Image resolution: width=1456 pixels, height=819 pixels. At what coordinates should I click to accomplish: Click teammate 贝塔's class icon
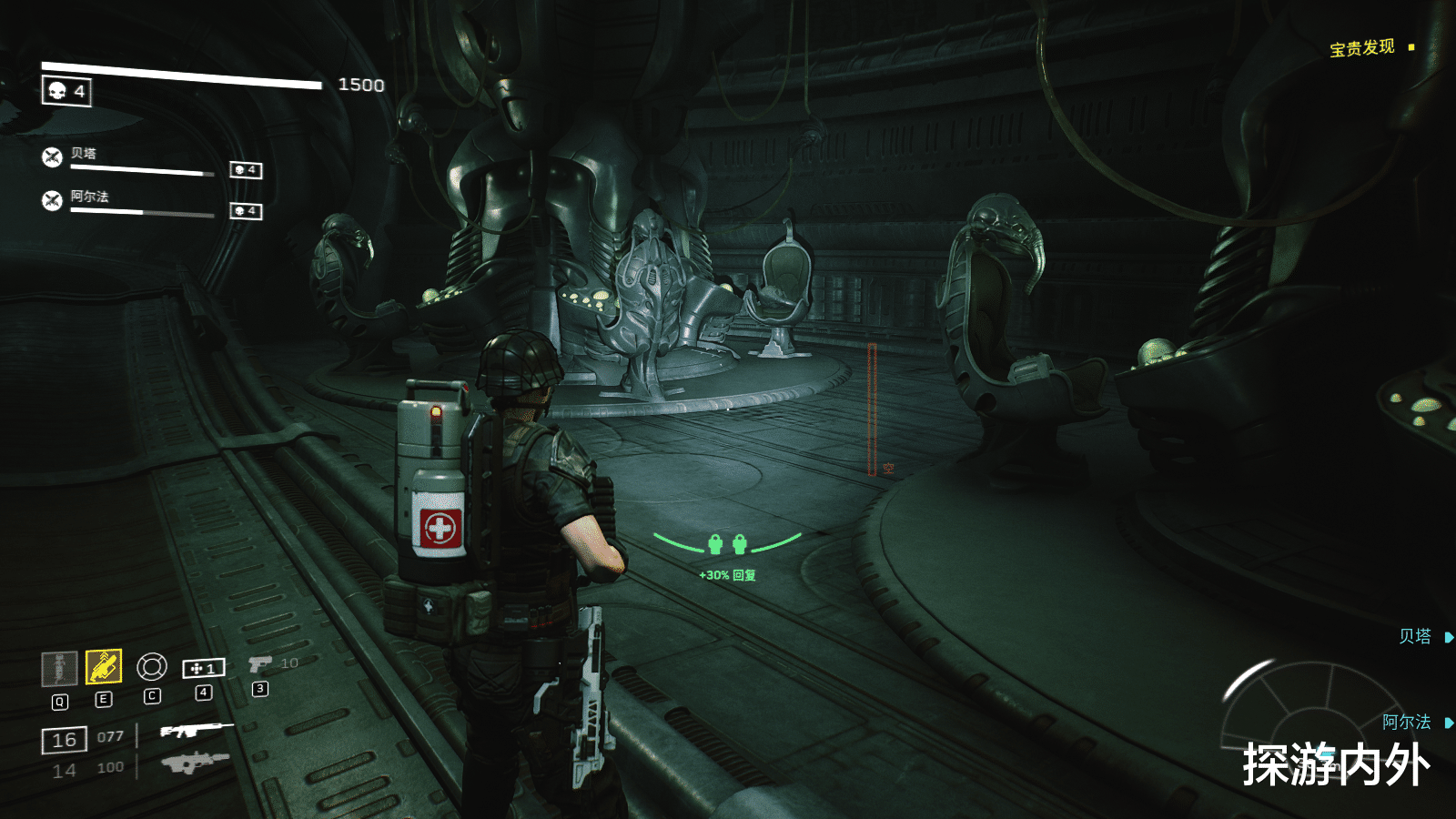(53, 157)
